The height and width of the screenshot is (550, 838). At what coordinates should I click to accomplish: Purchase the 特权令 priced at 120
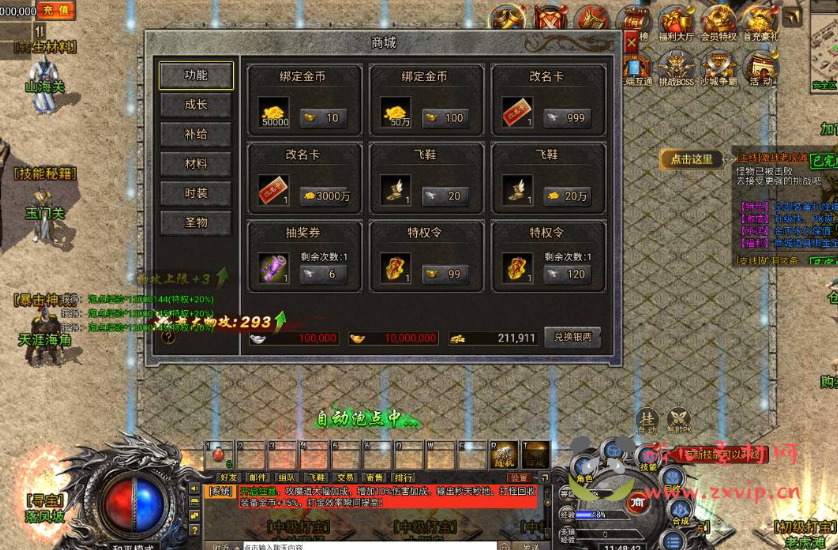click(x=567, y=274)
